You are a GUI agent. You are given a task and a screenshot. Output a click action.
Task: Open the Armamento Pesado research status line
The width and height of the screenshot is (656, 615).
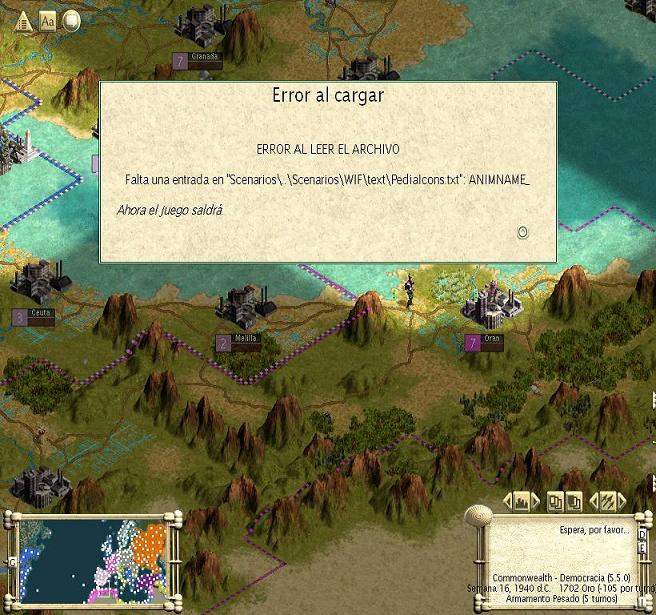pos(563,598)
